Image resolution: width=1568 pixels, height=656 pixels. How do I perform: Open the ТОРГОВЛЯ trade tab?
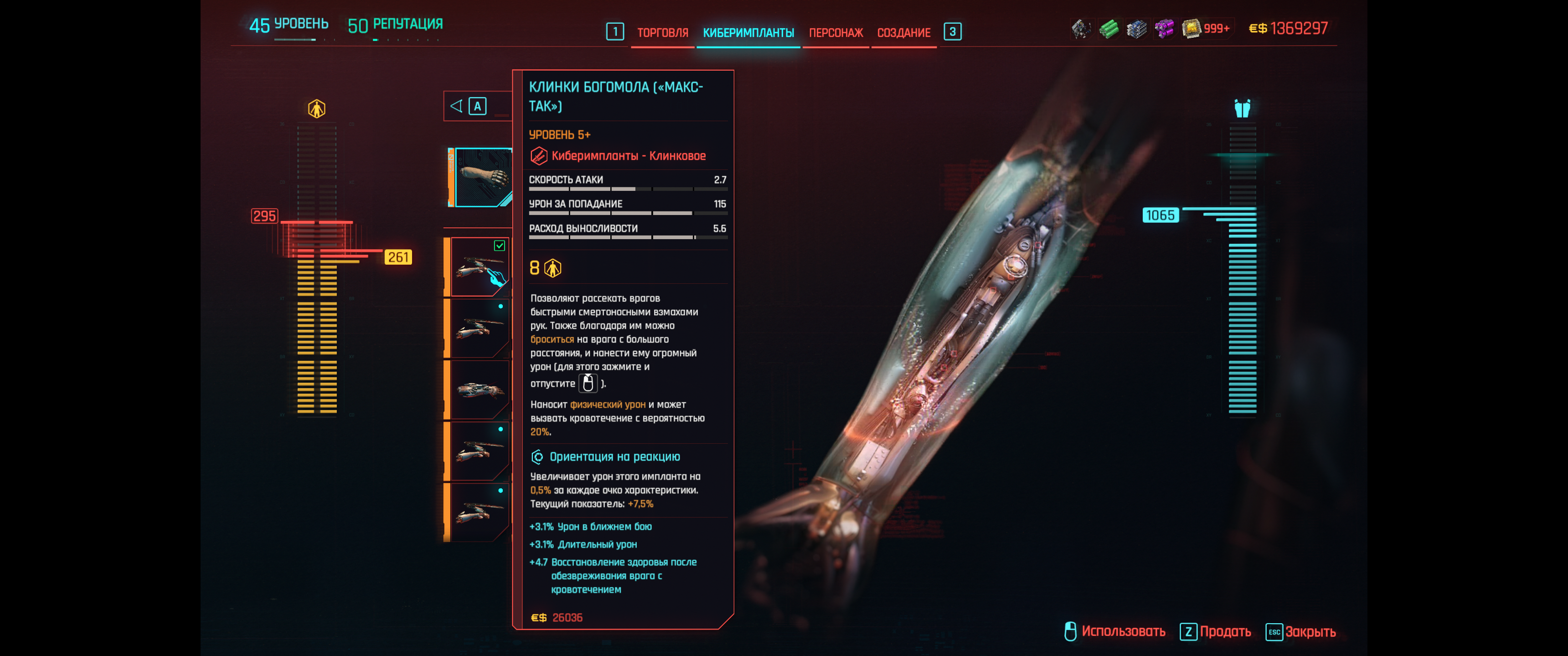point(662,33)
